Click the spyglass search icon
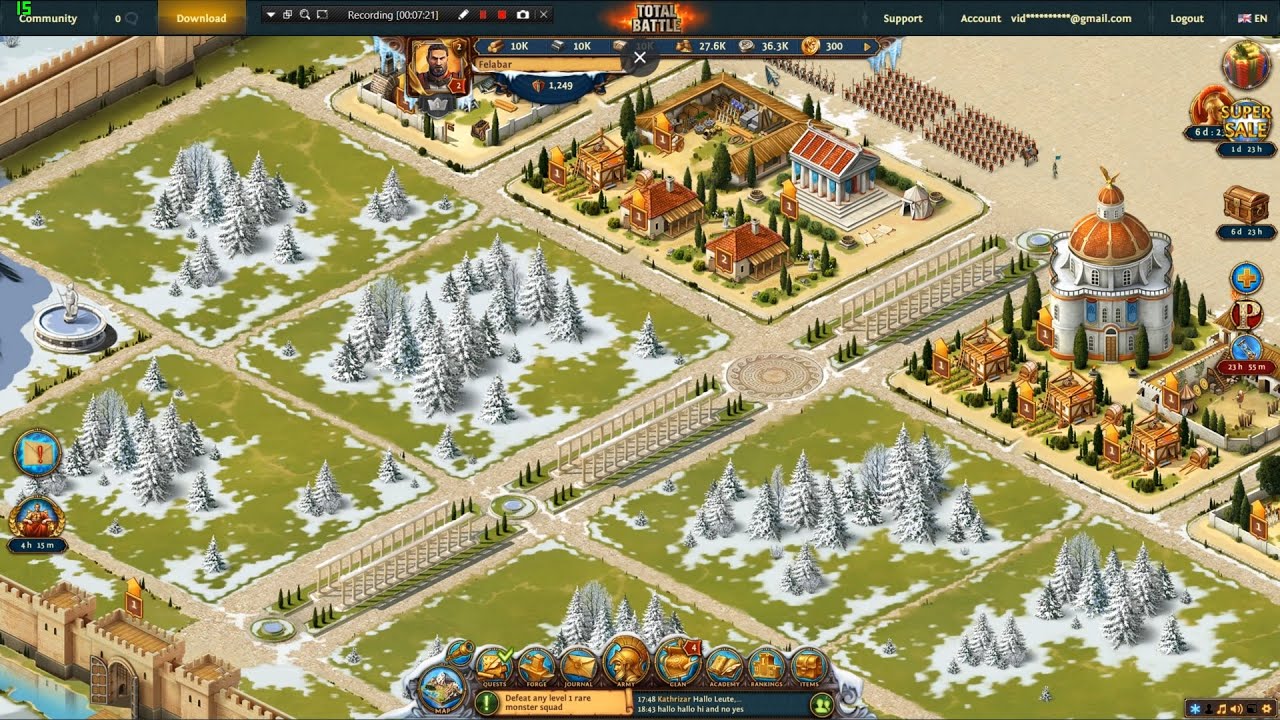1280x720 pixels. (459, 653)
